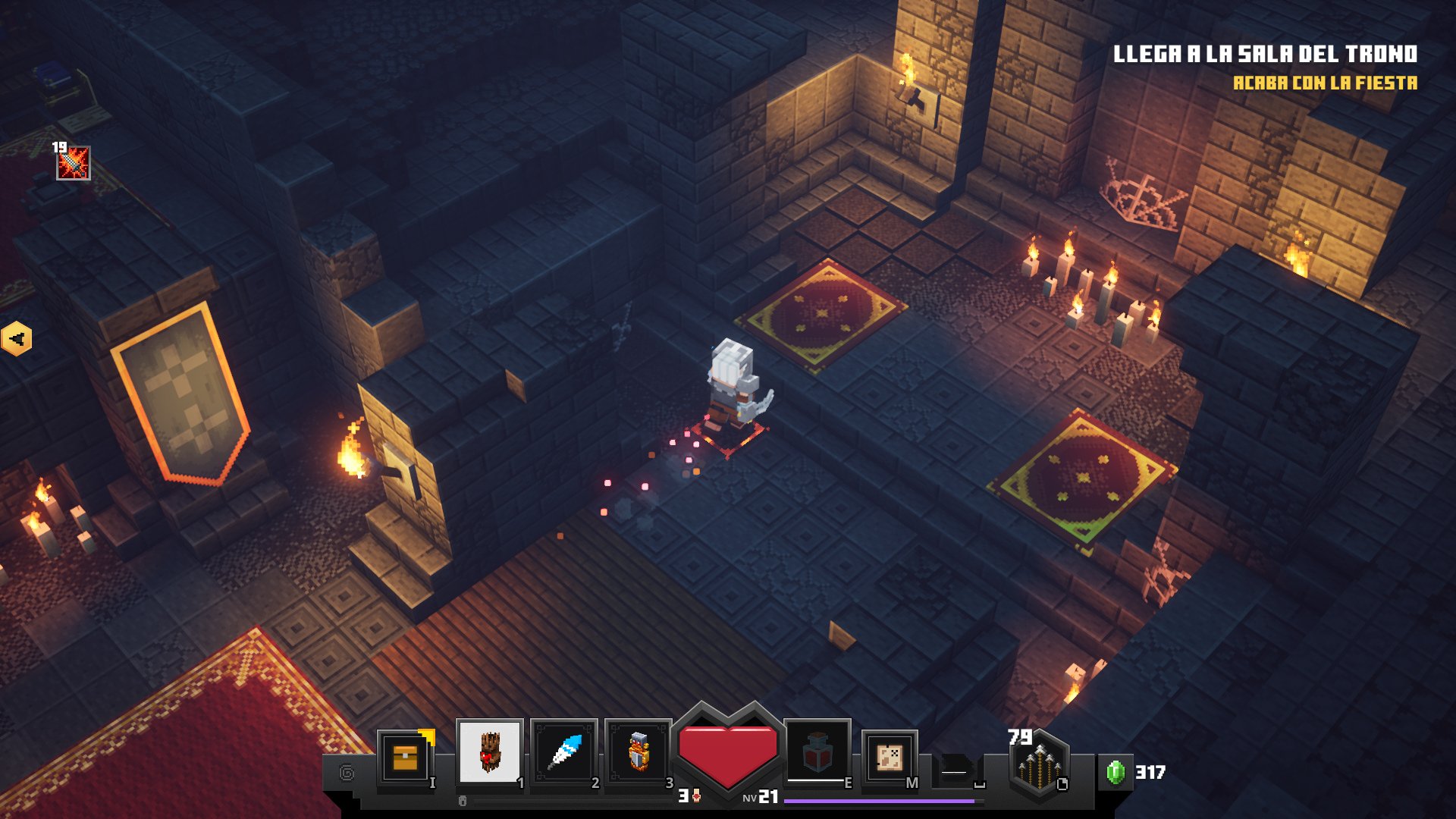Activate the blue feather artifact

coord(564,752)
